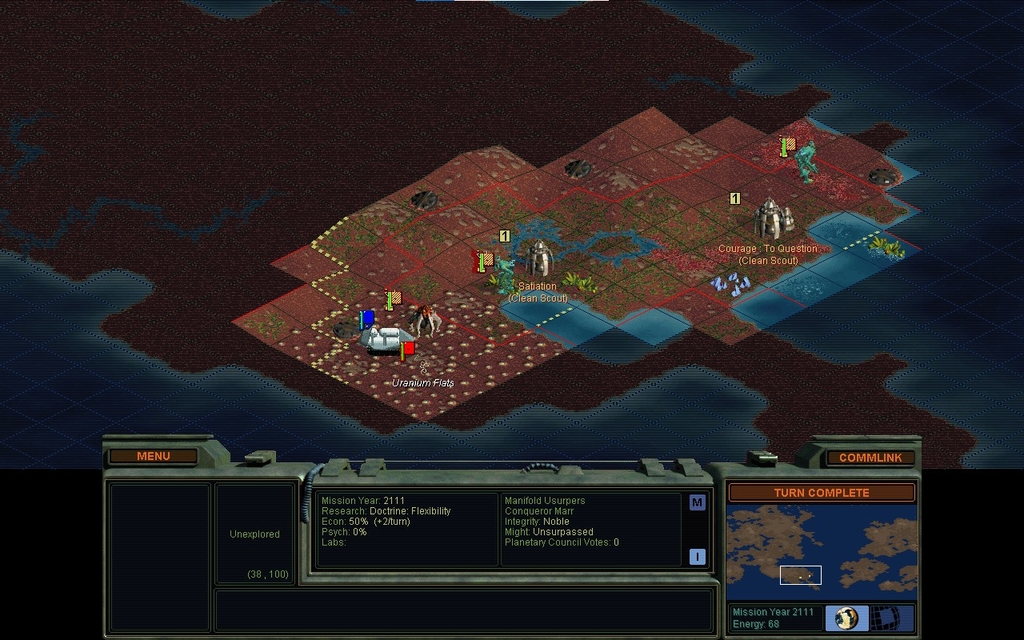Select the wireframe grid view icon

[884, 617]
